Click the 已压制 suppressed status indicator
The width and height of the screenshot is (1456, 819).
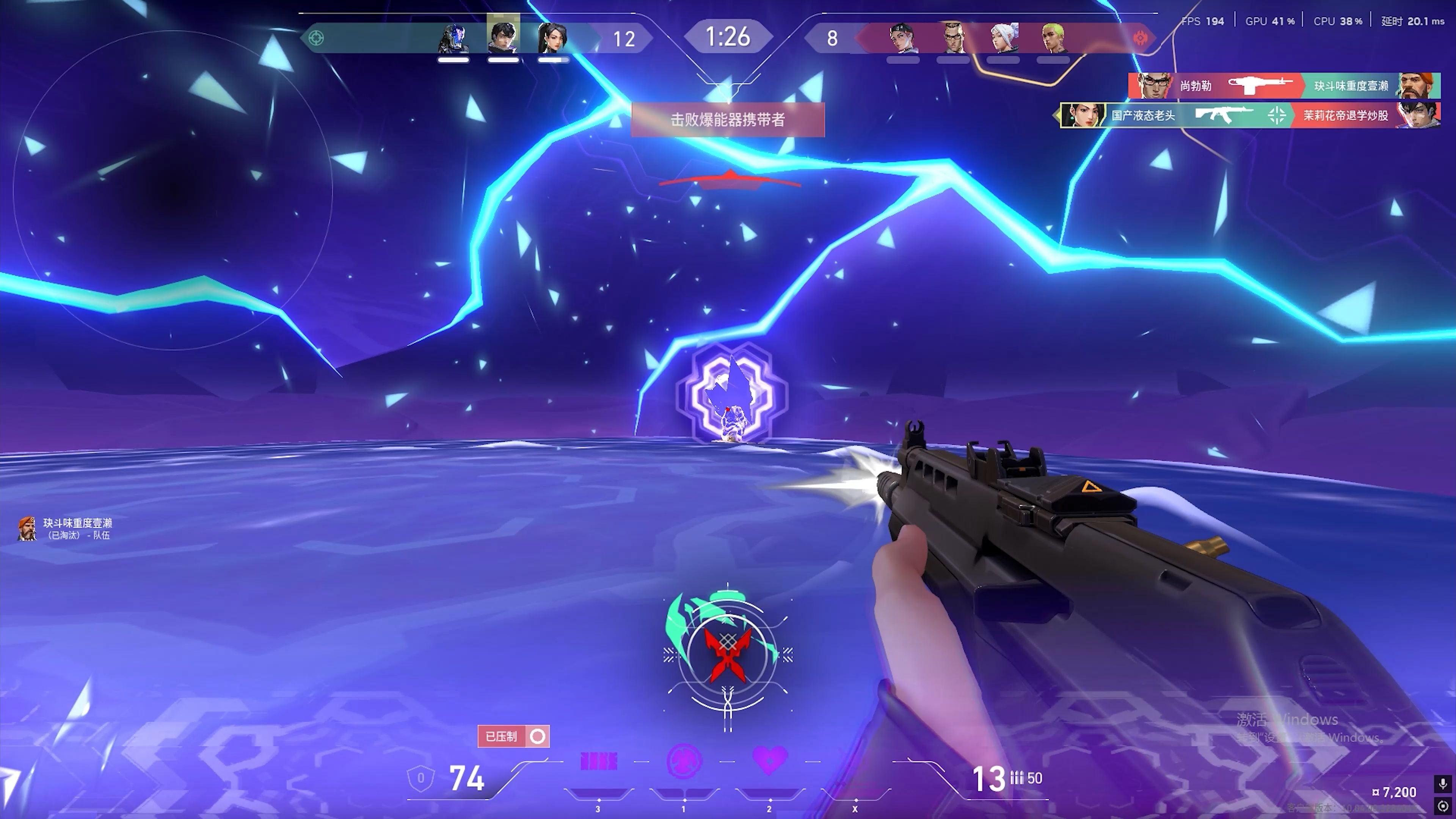tap(513, 736)
